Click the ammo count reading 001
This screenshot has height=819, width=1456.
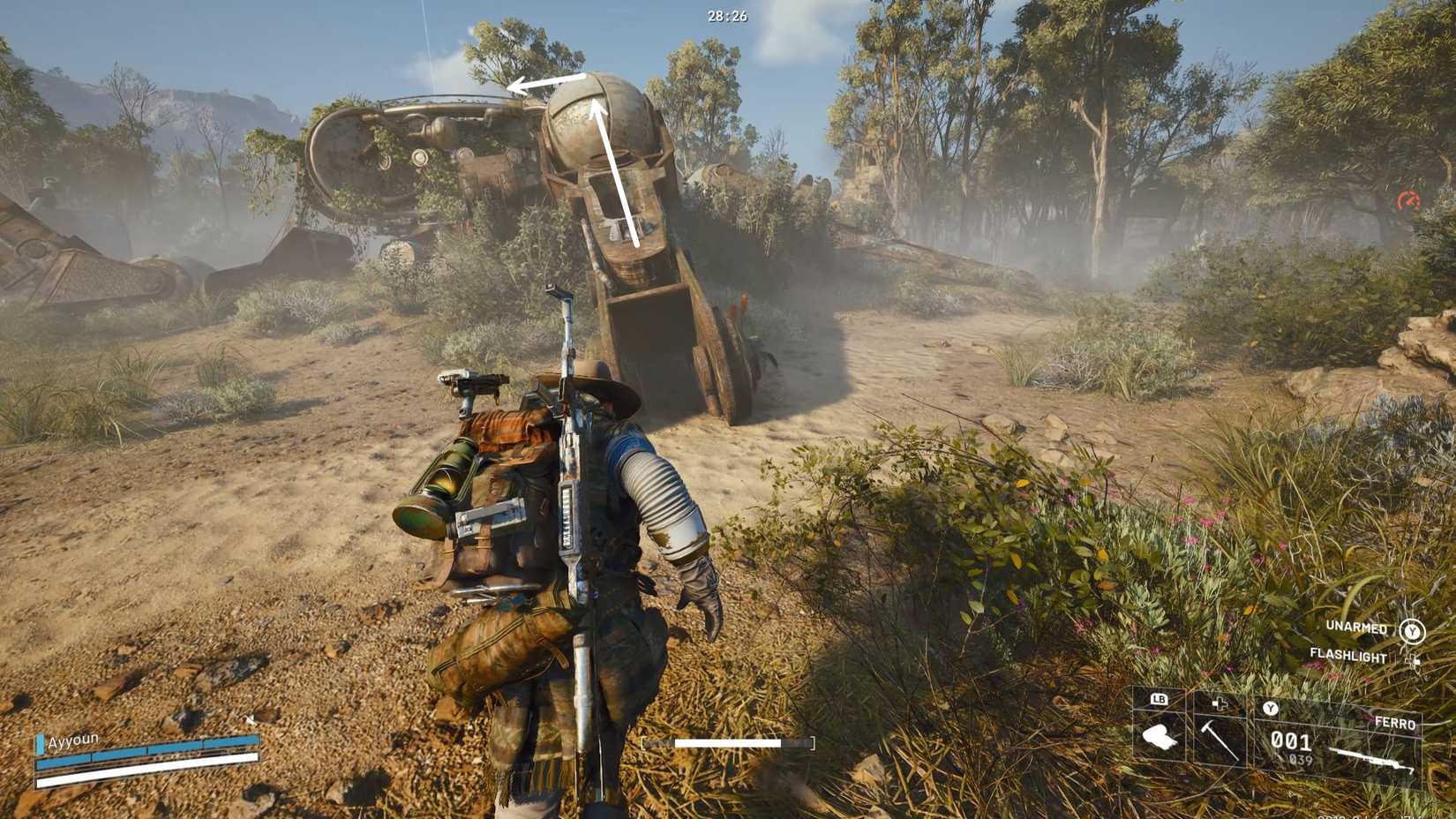(x=1291, y=739)
